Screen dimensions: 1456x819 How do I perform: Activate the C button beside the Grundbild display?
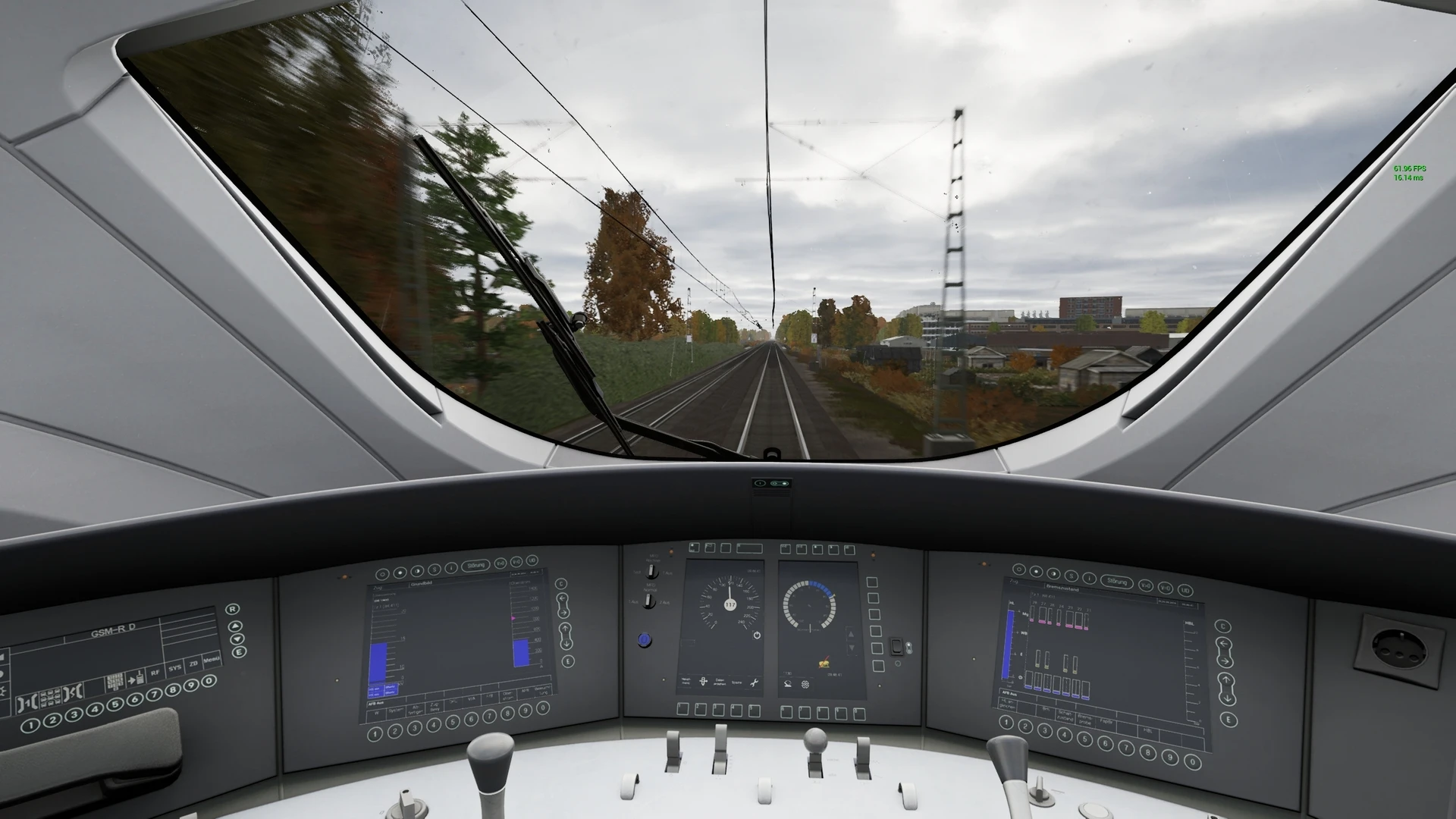[560, 584]
